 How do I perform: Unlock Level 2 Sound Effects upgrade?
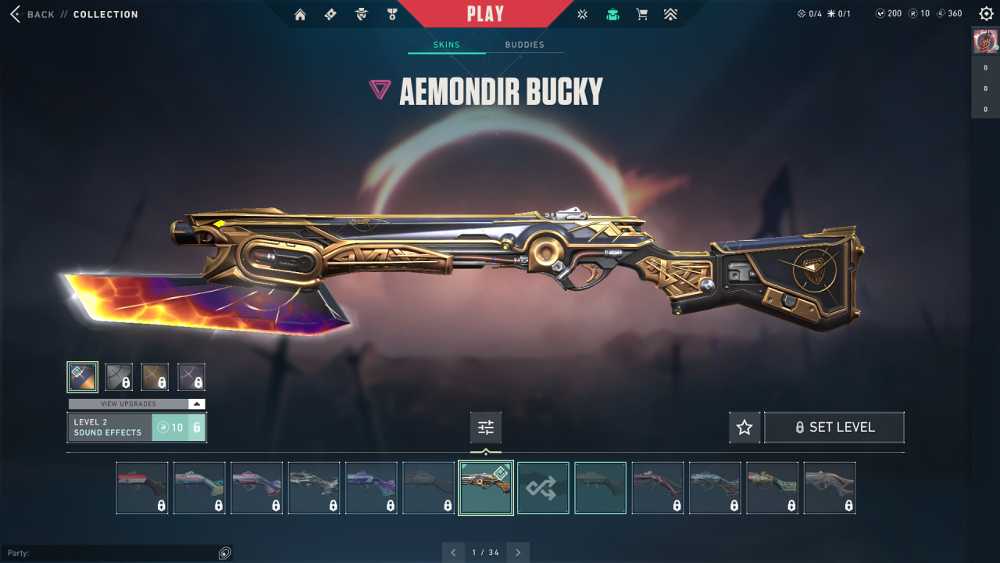point(178,428)
